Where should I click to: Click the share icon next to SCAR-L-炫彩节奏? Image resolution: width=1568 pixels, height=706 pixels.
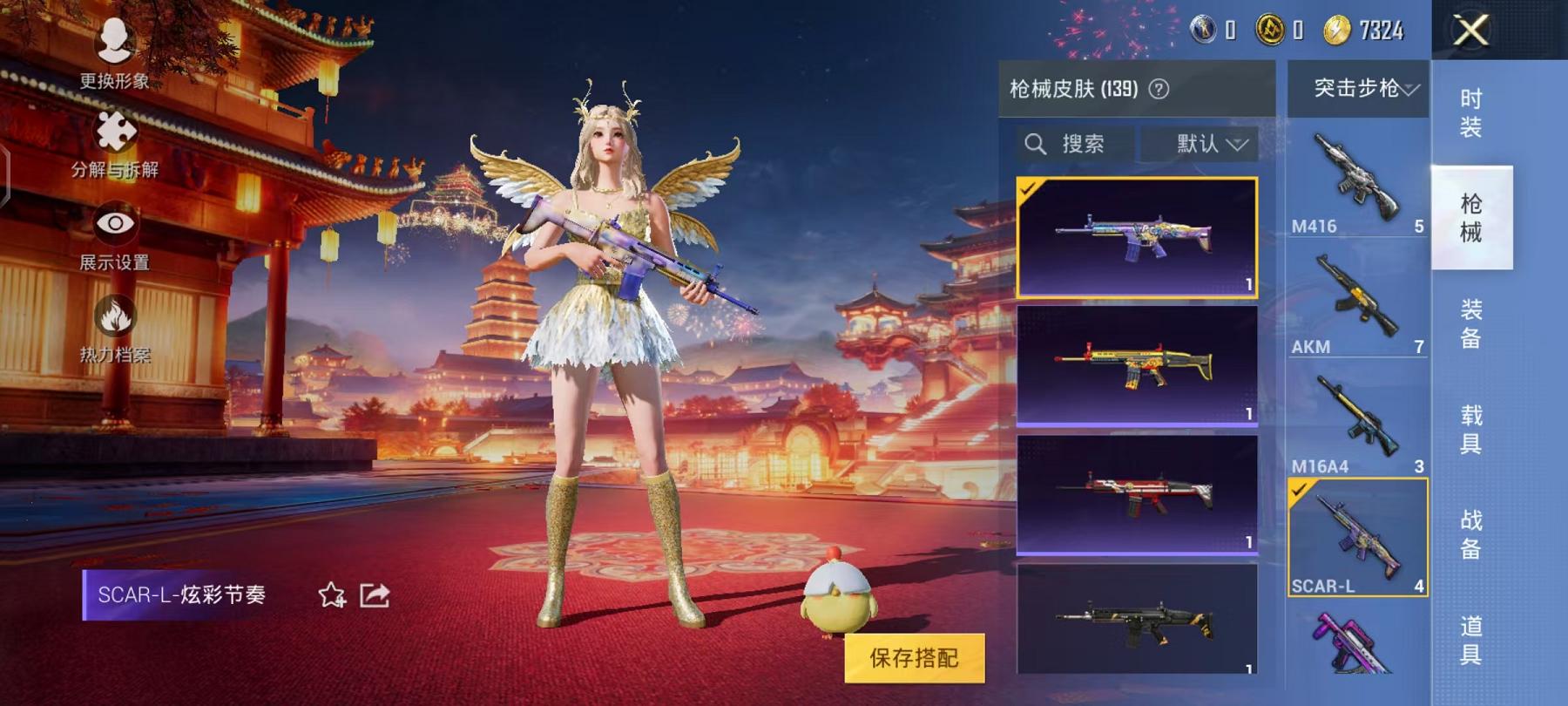pos(373,595)
